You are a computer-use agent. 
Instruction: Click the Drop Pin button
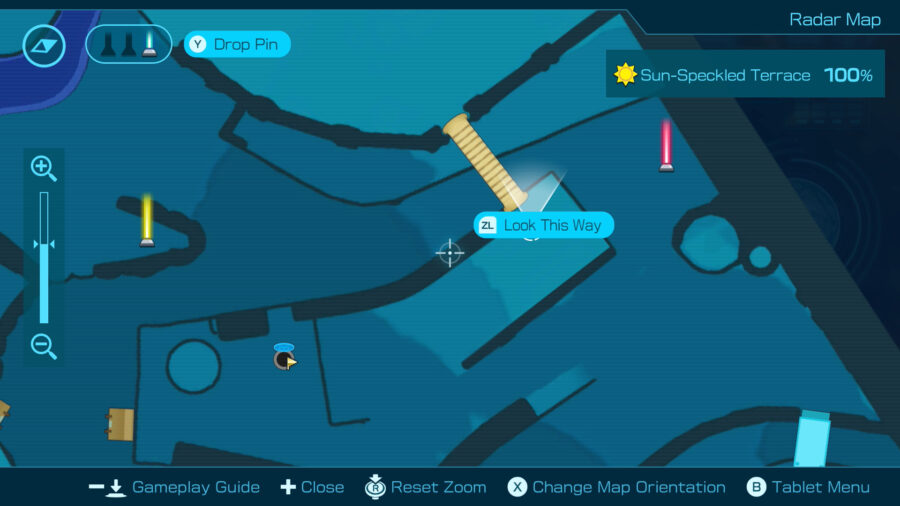point(237,44)
